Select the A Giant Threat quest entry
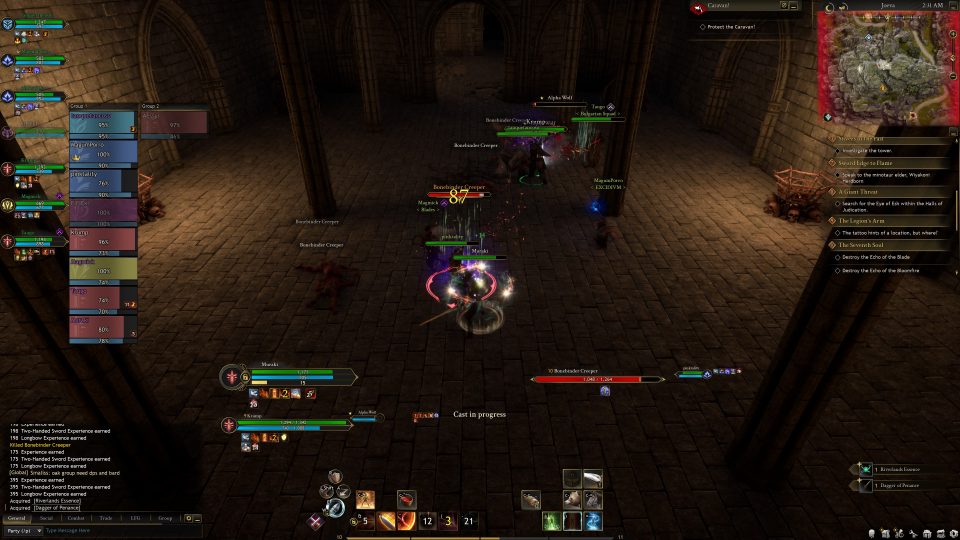Viewport: 960px width, 540px height. (x=860, y=191)
